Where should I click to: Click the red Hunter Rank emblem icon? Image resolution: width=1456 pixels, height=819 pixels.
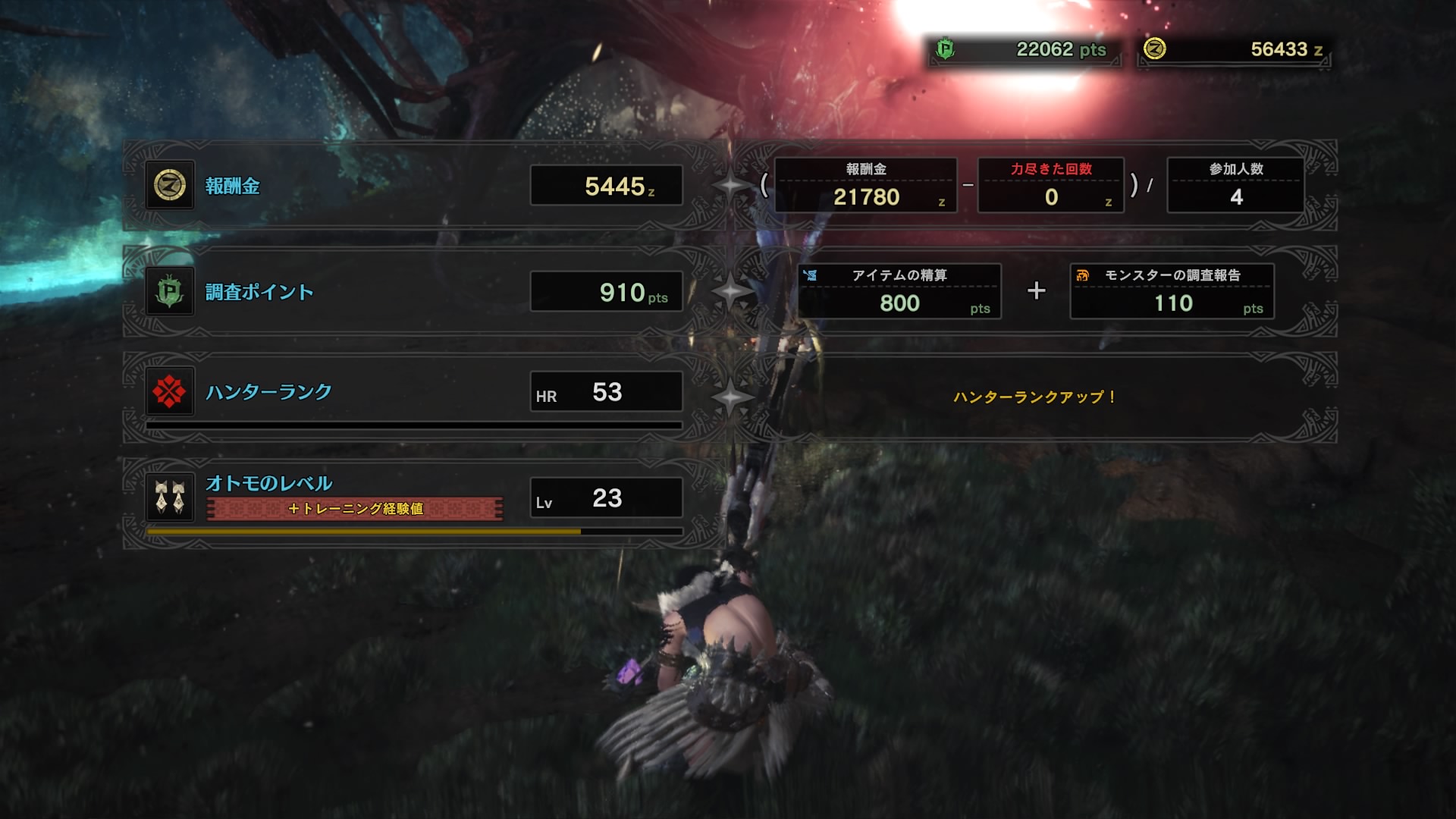168,392
